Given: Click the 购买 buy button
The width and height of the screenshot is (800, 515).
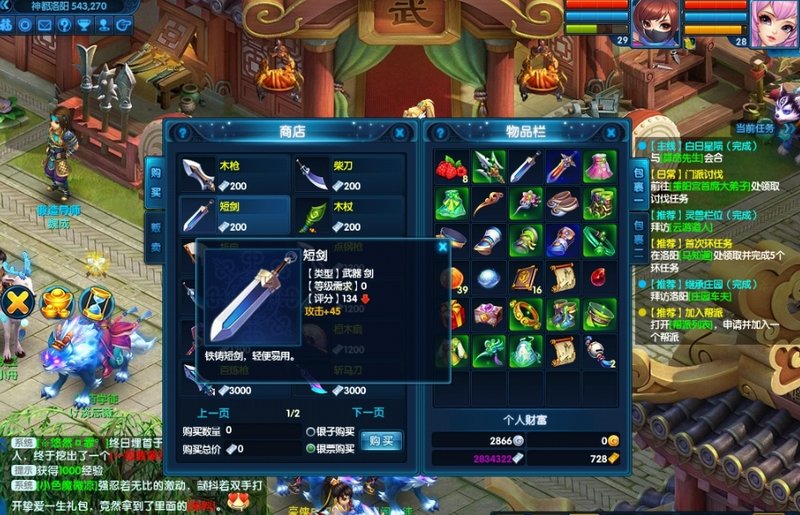Looking at the screenshot, I should (x=382, y=440).
